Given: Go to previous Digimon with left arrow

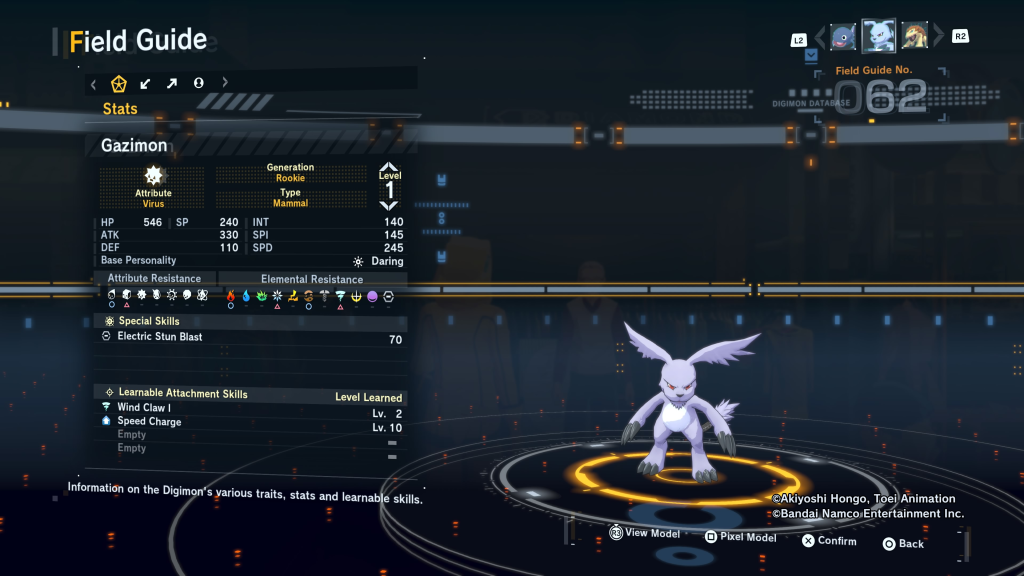Looking at the screenshot, I should 821,38.
